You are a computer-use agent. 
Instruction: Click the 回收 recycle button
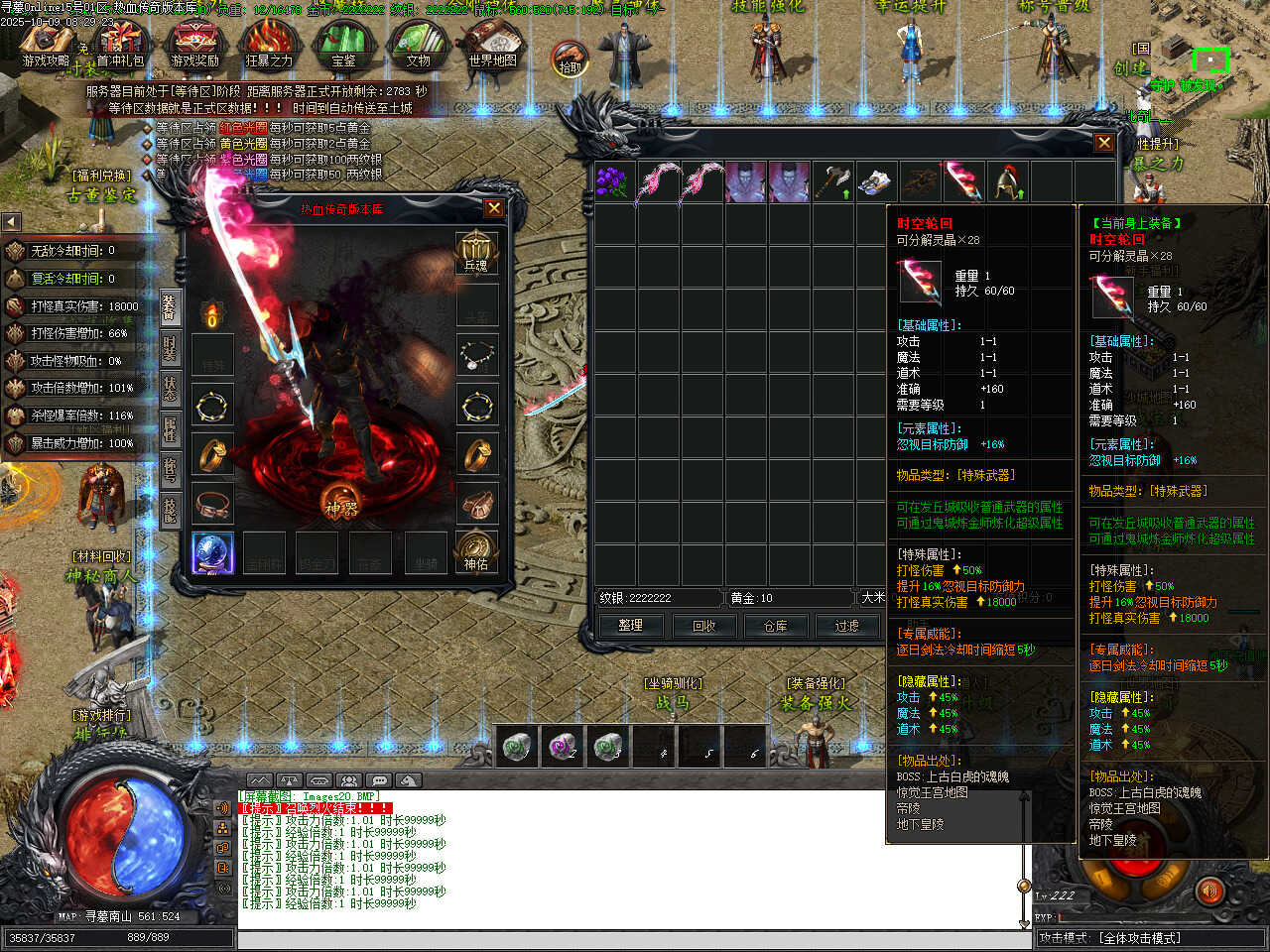[x=703, y=626]
